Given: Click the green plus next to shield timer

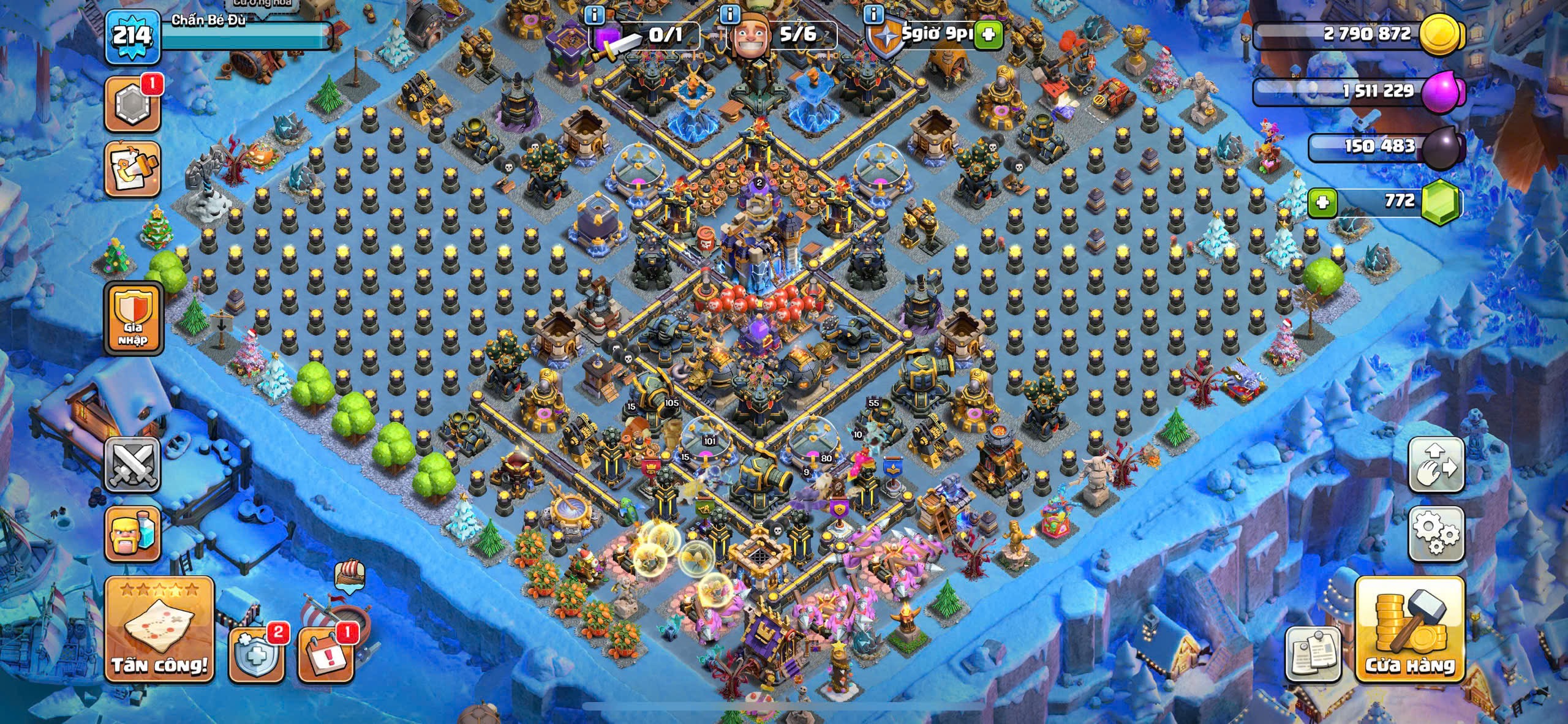Looking at the screenshot, I should click(x=987, y=35).
